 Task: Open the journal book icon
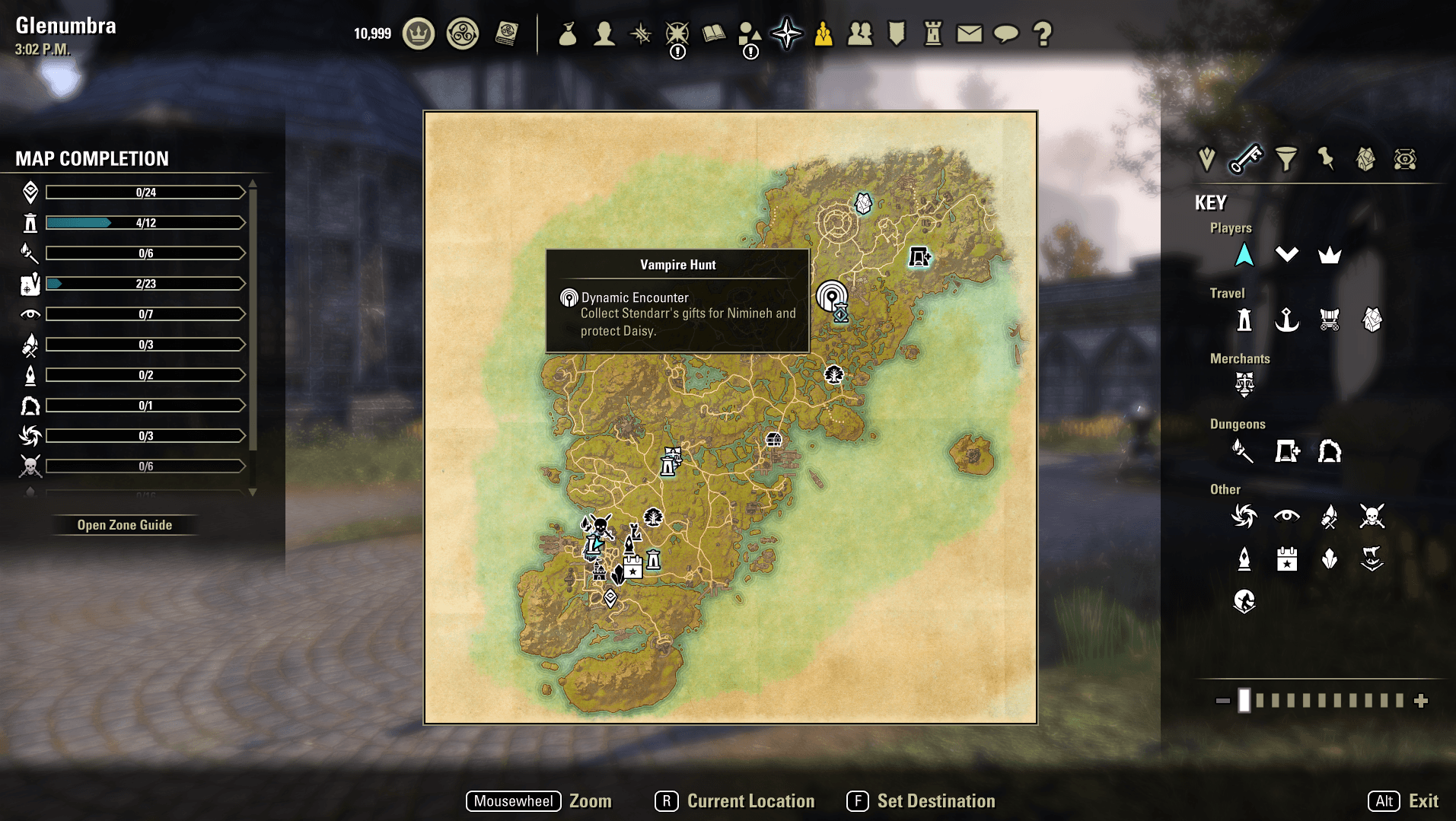(713, 33)
